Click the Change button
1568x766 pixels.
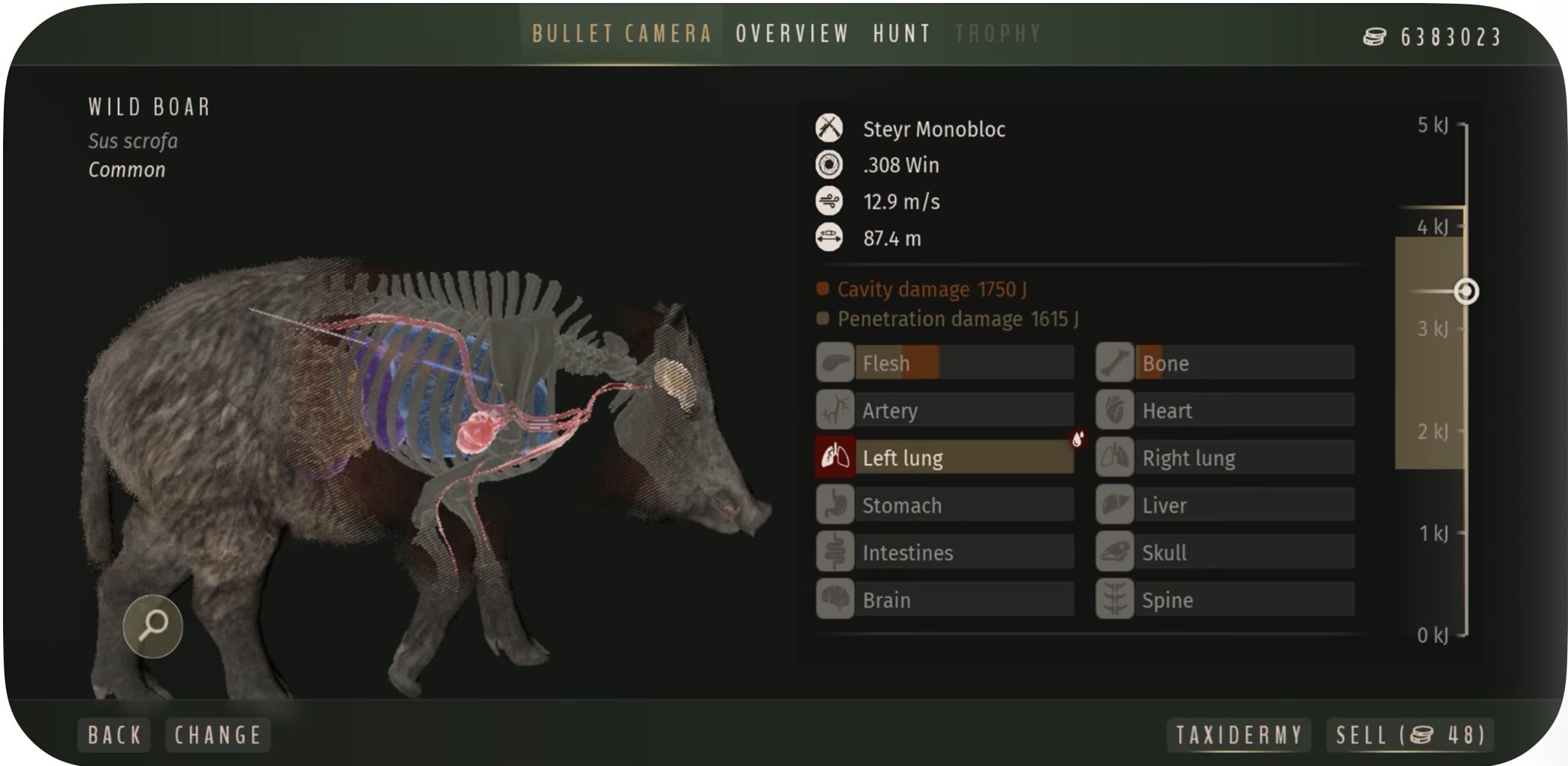[x=217, y=735]
